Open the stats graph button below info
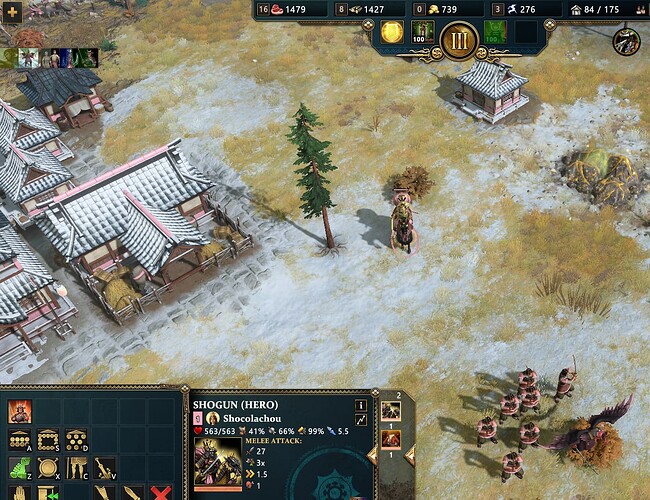Viewport: 650px width, 500px height. (361, 420)
